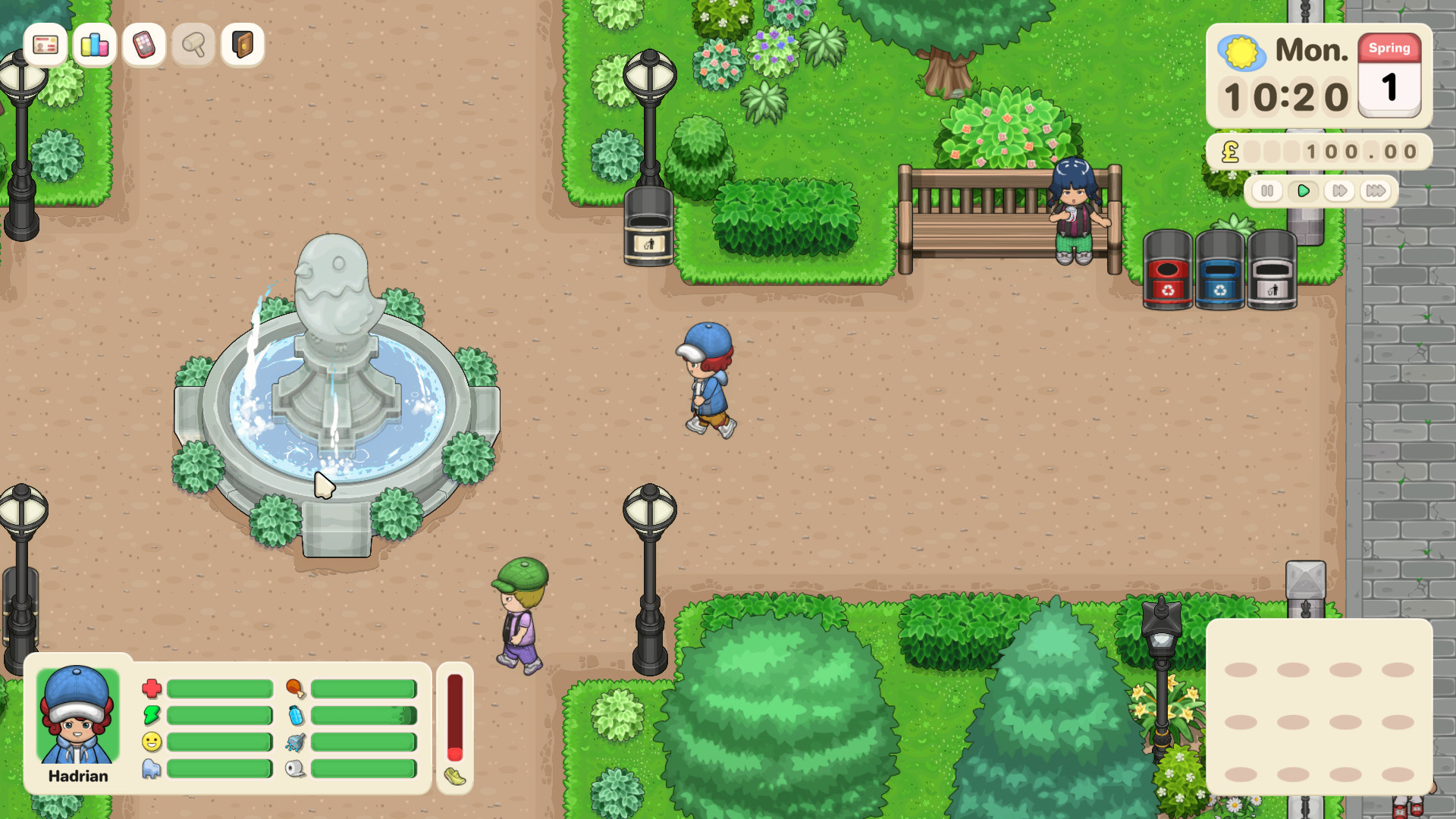Select the mallet build tool
1456x819 pixels.
click(193, 45)
